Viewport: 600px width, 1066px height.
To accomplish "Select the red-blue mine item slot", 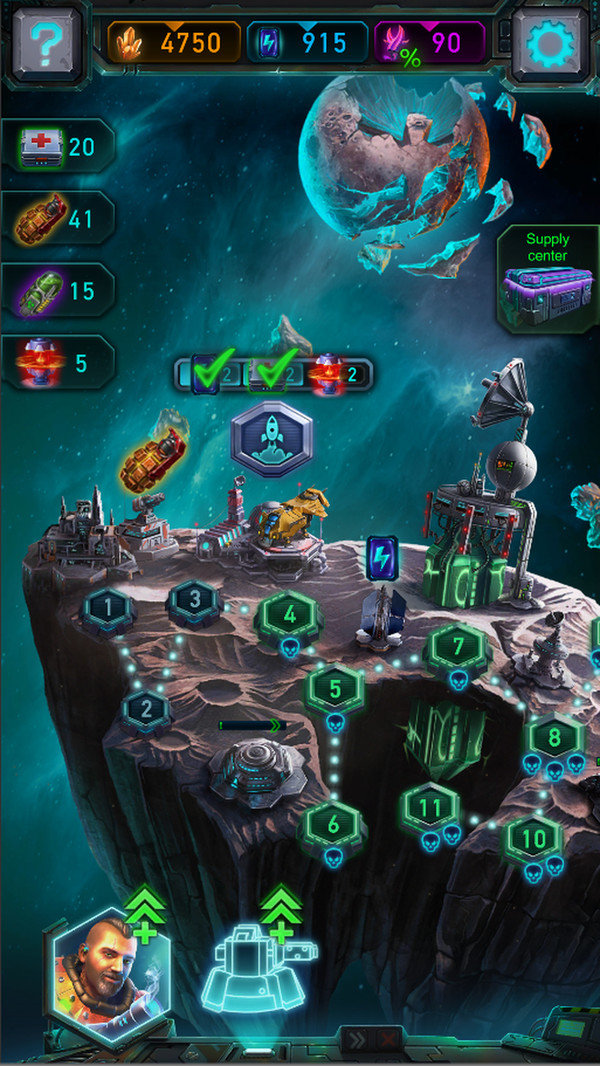I will coord(57,363).
